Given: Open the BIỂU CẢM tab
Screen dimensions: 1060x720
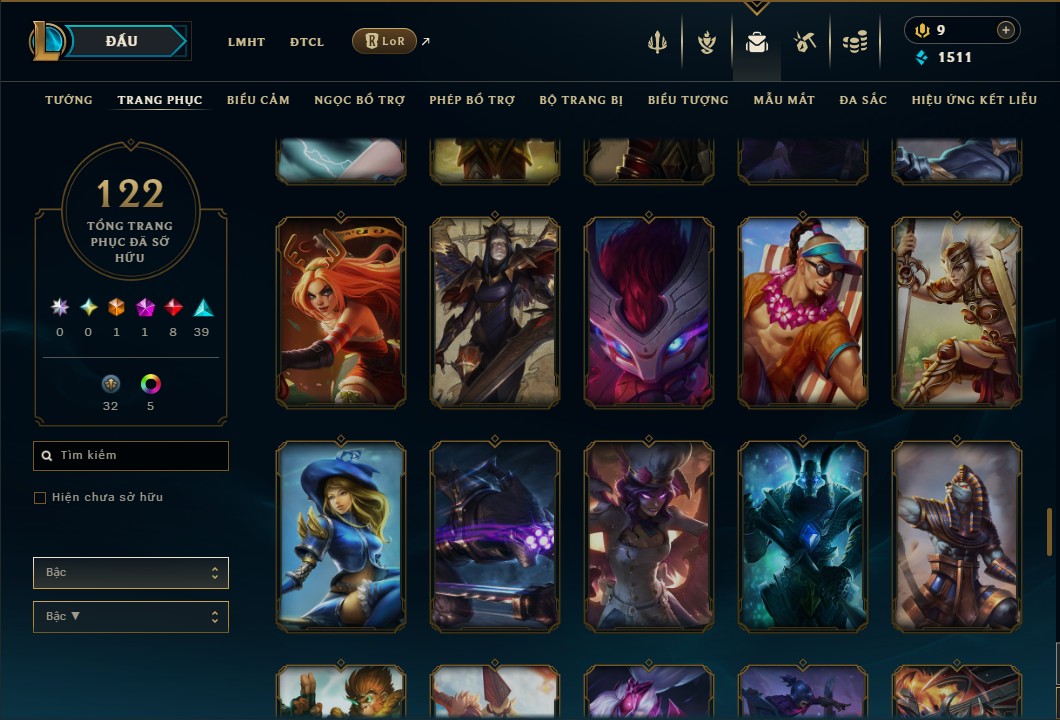Looking at the screenshot, I should (258, 100).
